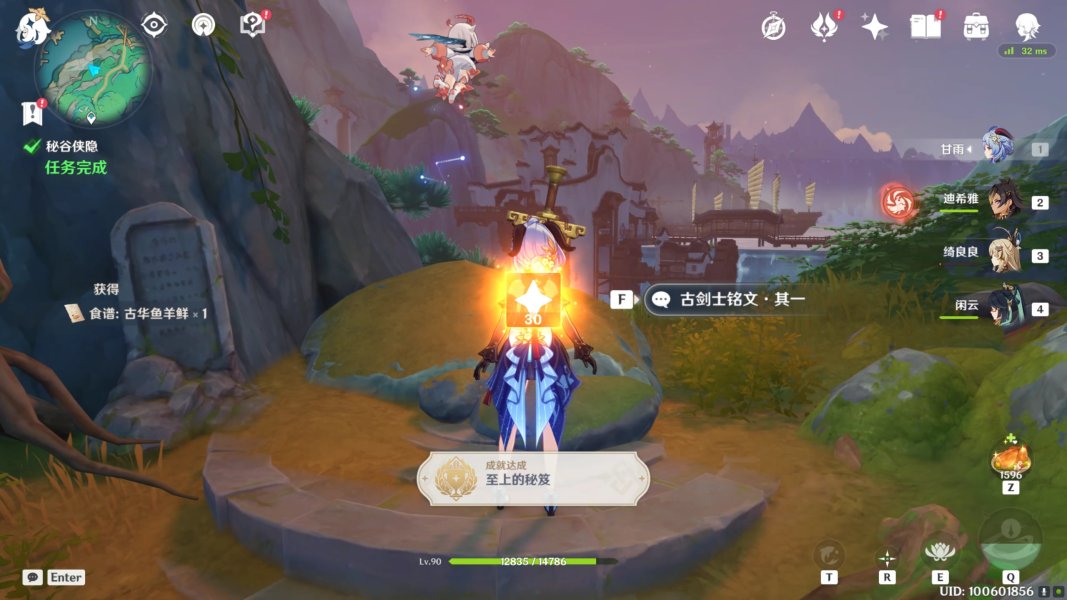Open the tutorial question mark icon
The width and height of the screenshot is (1067, 600).
253,25
